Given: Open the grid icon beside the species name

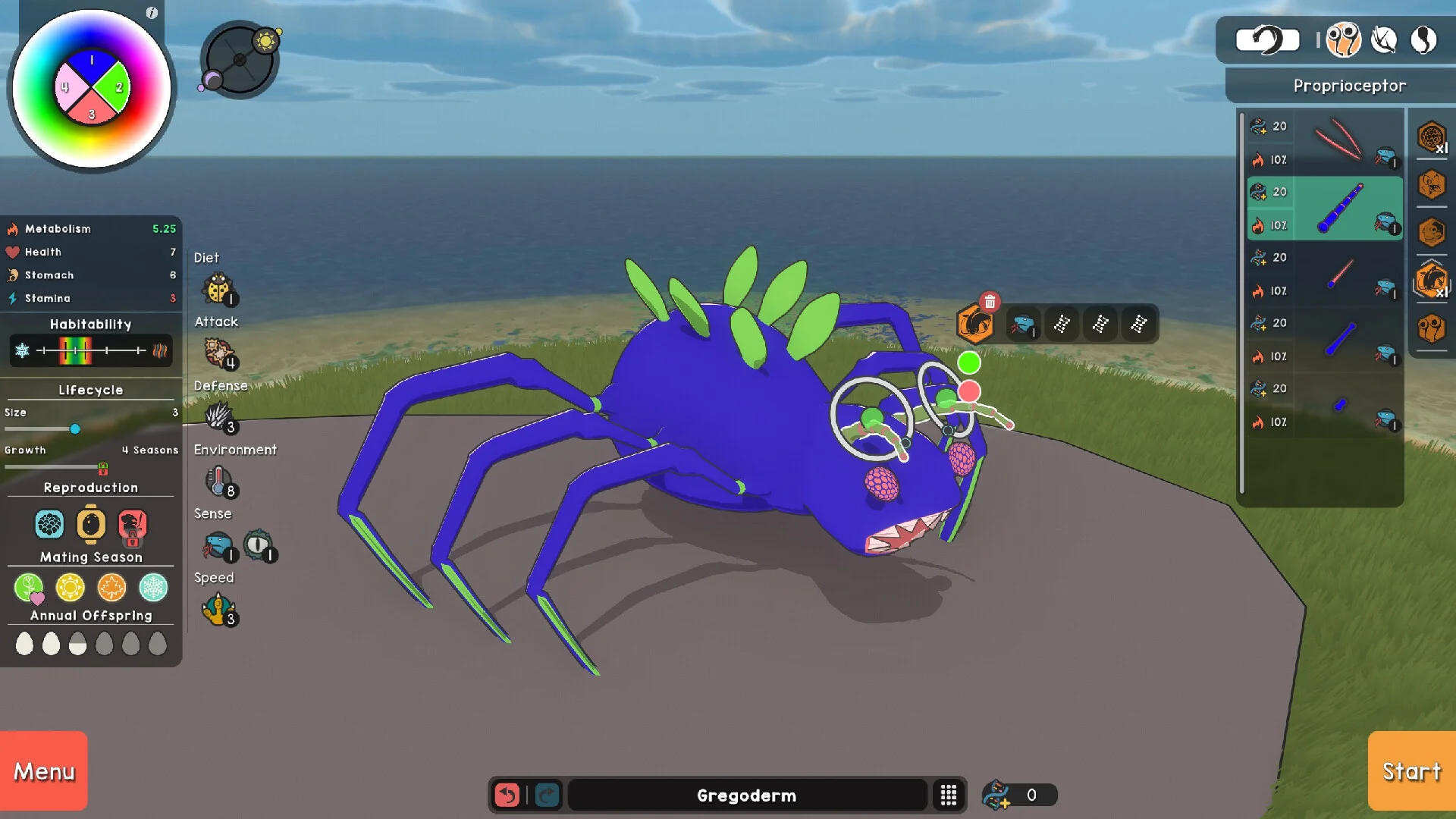Looking at the screenshot, I should 949,795.
